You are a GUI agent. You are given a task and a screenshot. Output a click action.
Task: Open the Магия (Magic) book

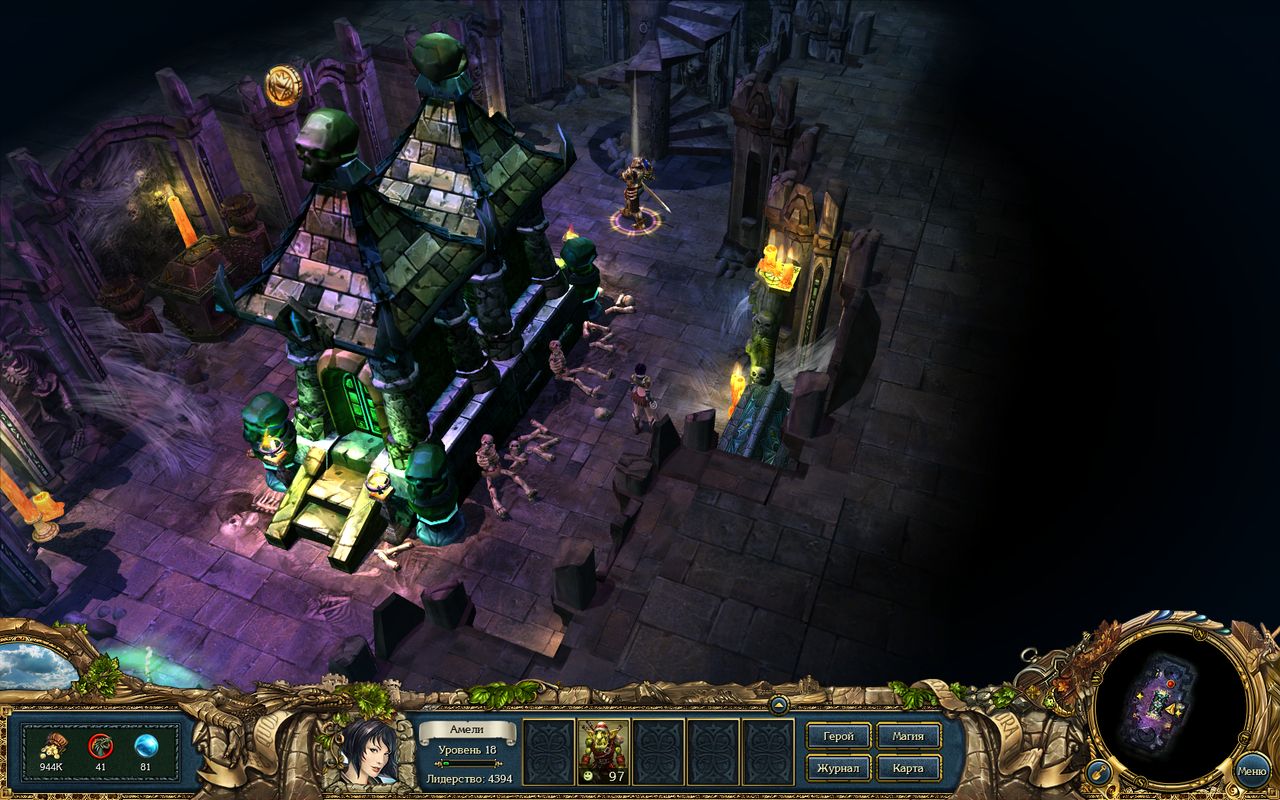click(909, 735)
